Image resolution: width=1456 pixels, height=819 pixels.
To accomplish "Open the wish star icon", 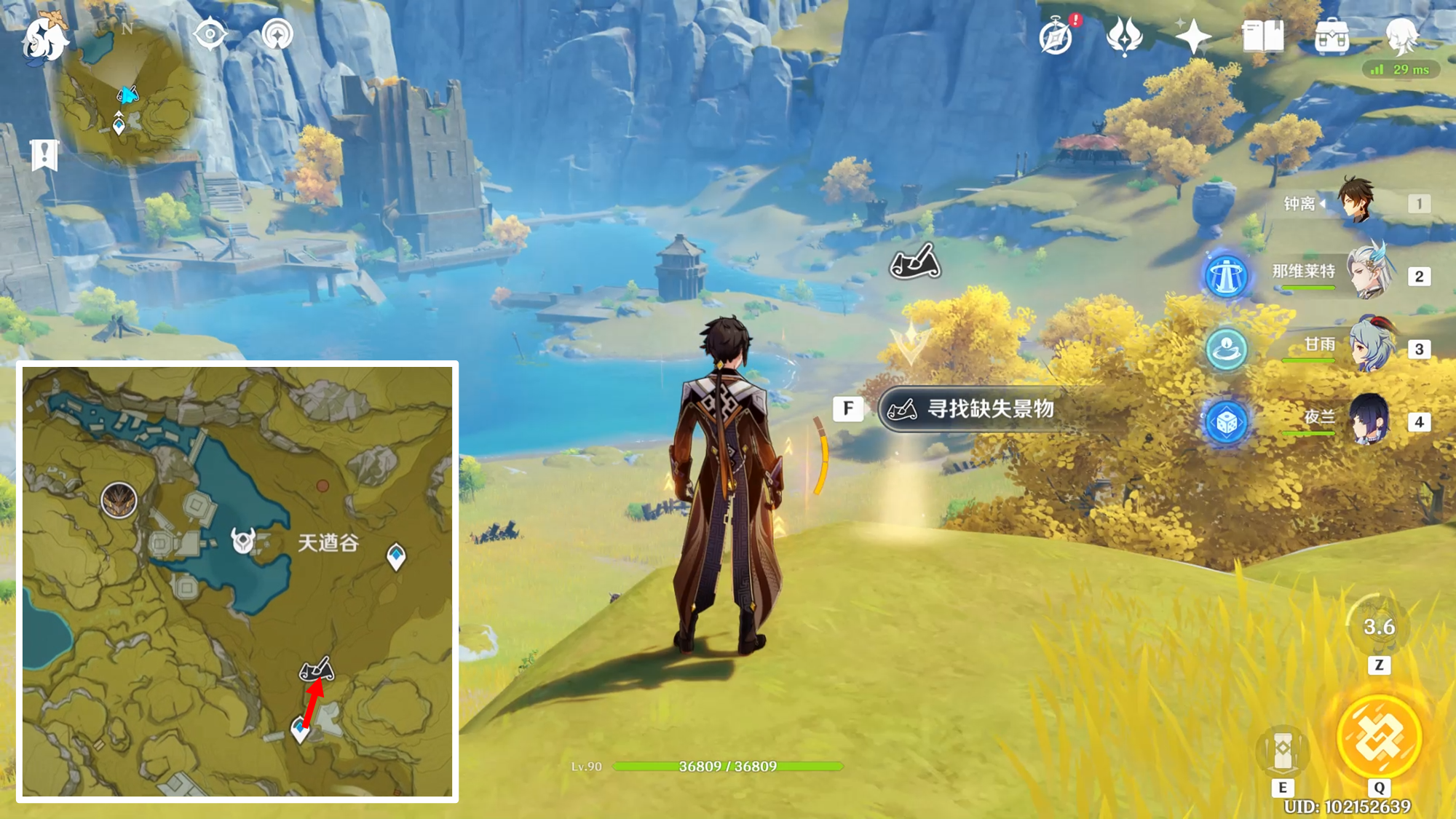I will (1193, 36).
